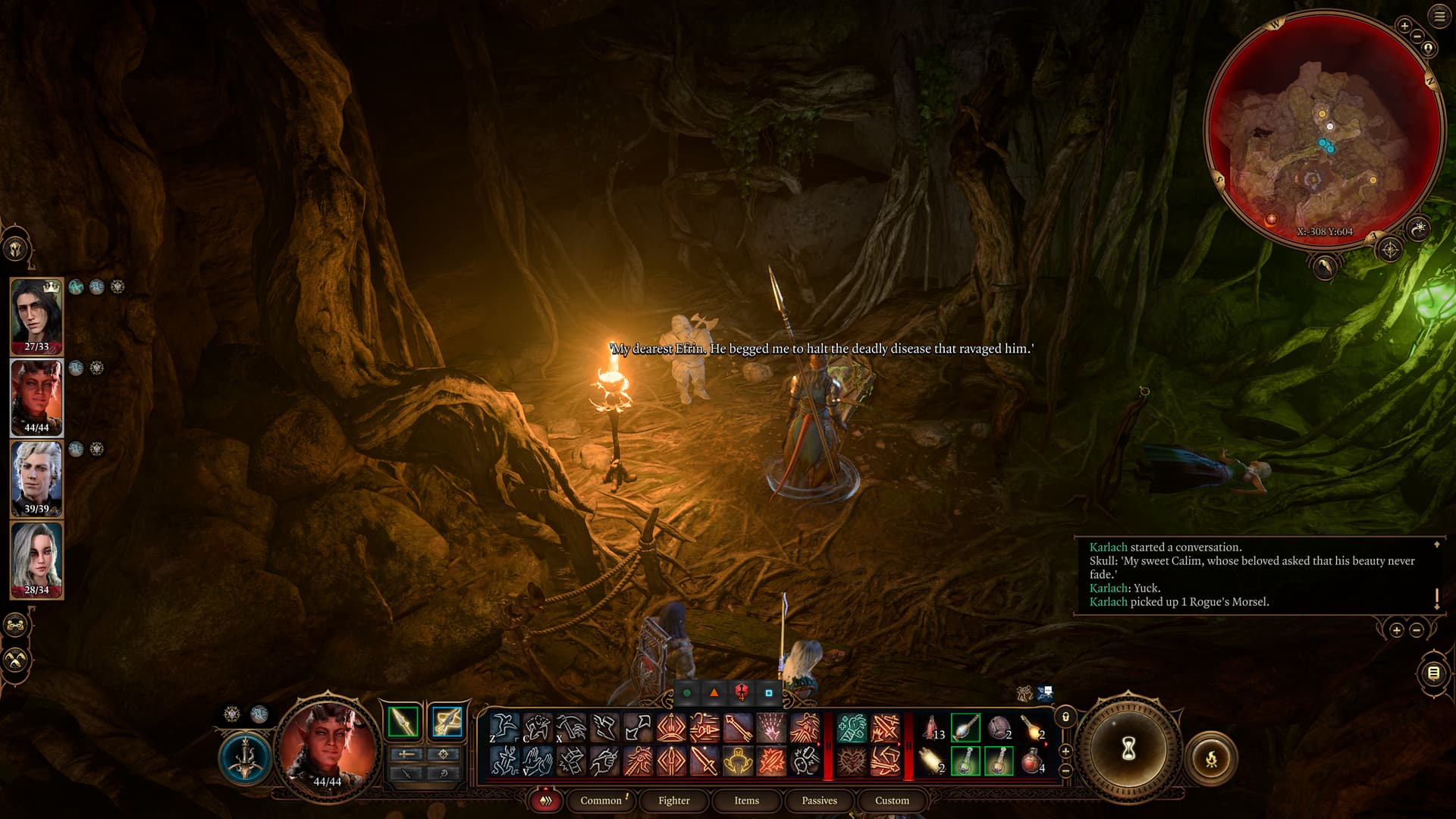The height and width of the screenshot is (819, 1456).
Task: Toggle the hotbar lock icon
Action: pyautogui.click(x=1065, y=717)
